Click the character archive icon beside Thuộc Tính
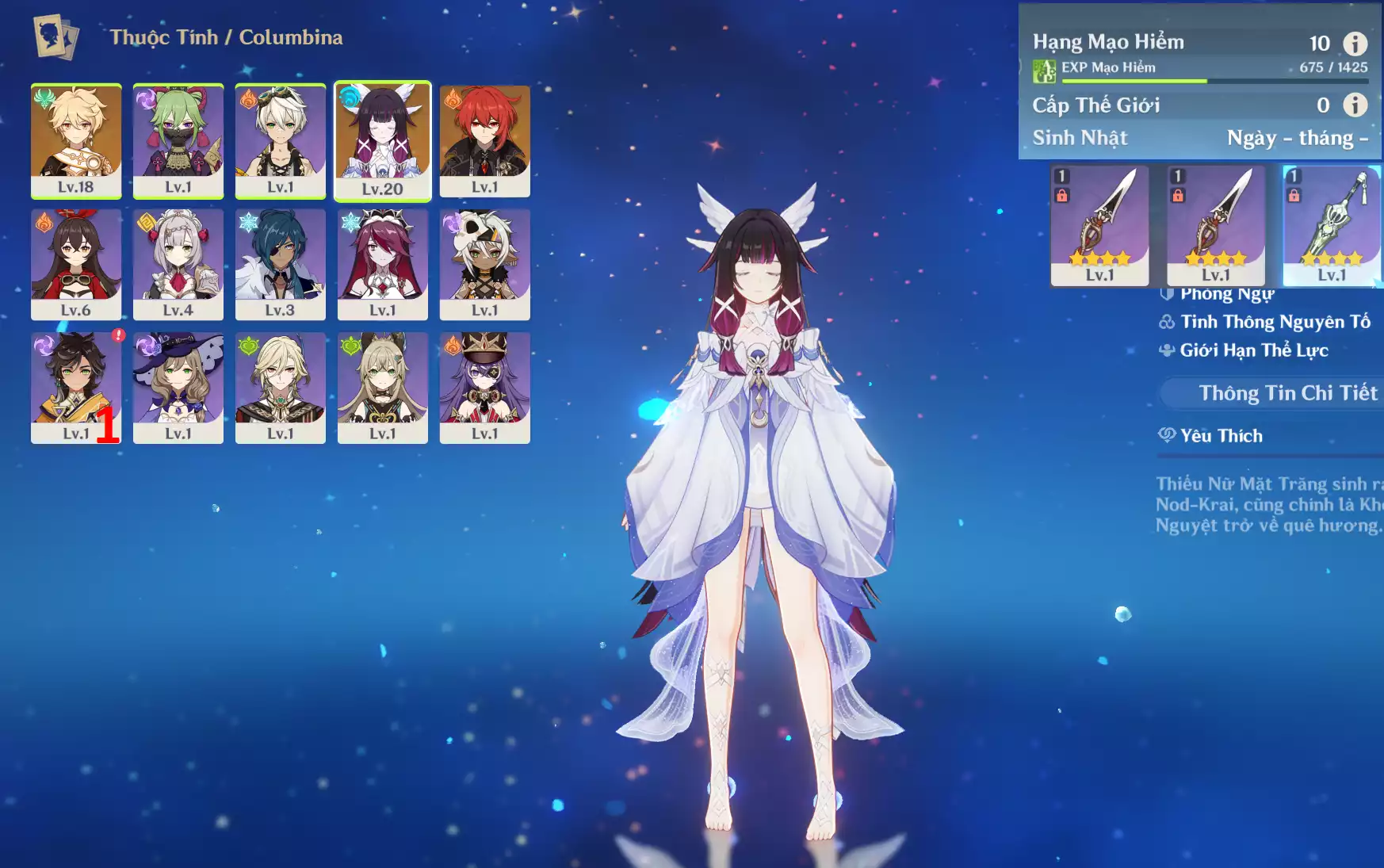 [55, 36]
